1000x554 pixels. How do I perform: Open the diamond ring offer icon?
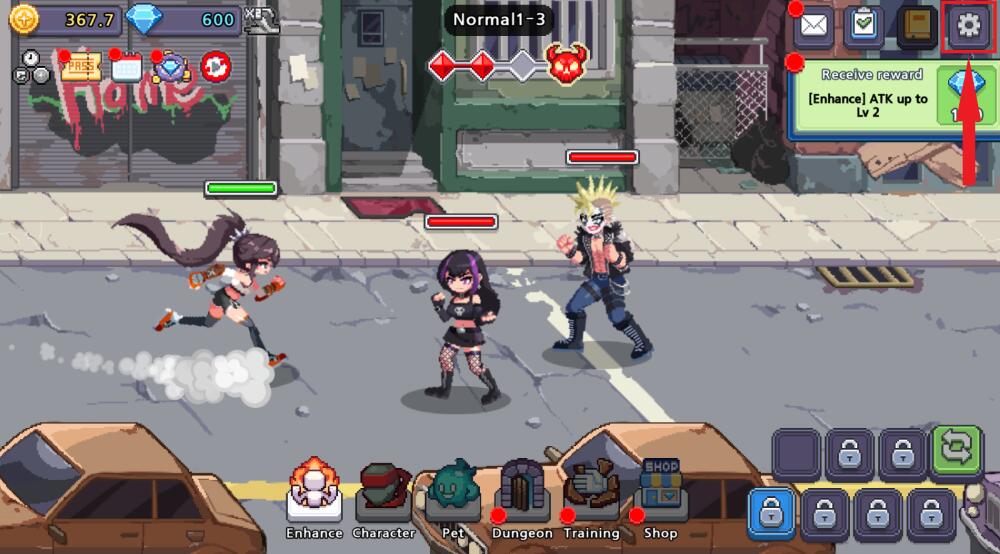click(x=171, y=67)
